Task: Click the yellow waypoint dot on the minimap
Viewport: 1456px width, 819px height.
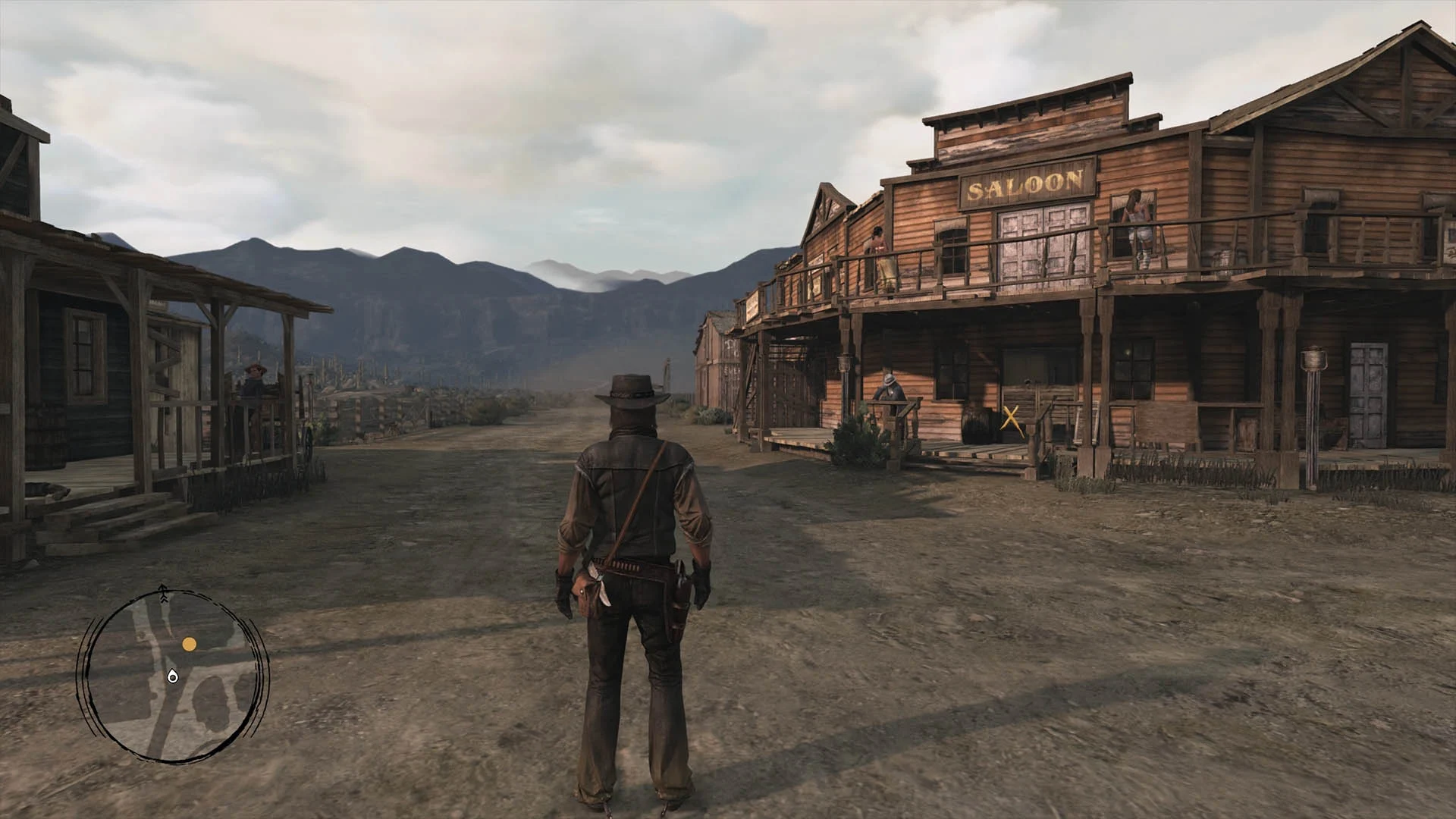Action: 189,644
